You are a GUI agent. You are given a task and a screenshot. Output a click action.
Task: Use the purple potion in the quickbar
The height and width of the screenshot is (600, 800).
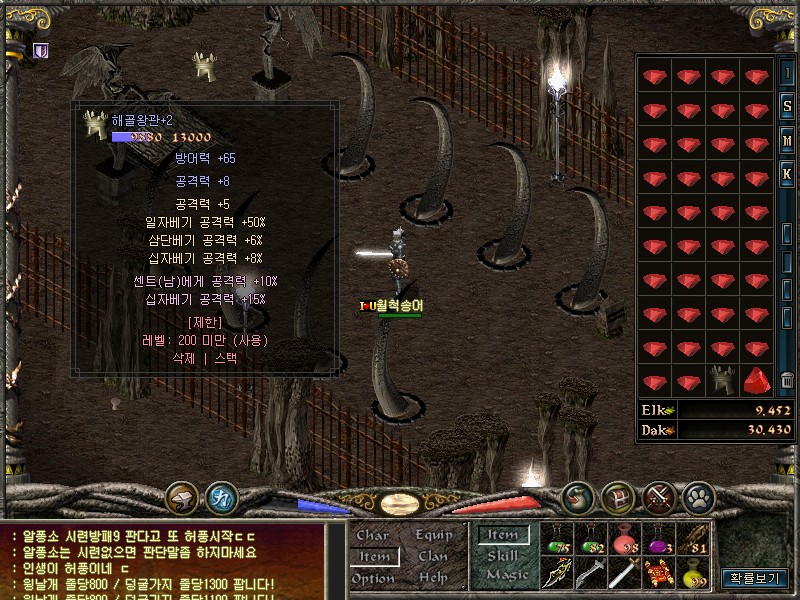pyautogui.click(x=659, y=540)
